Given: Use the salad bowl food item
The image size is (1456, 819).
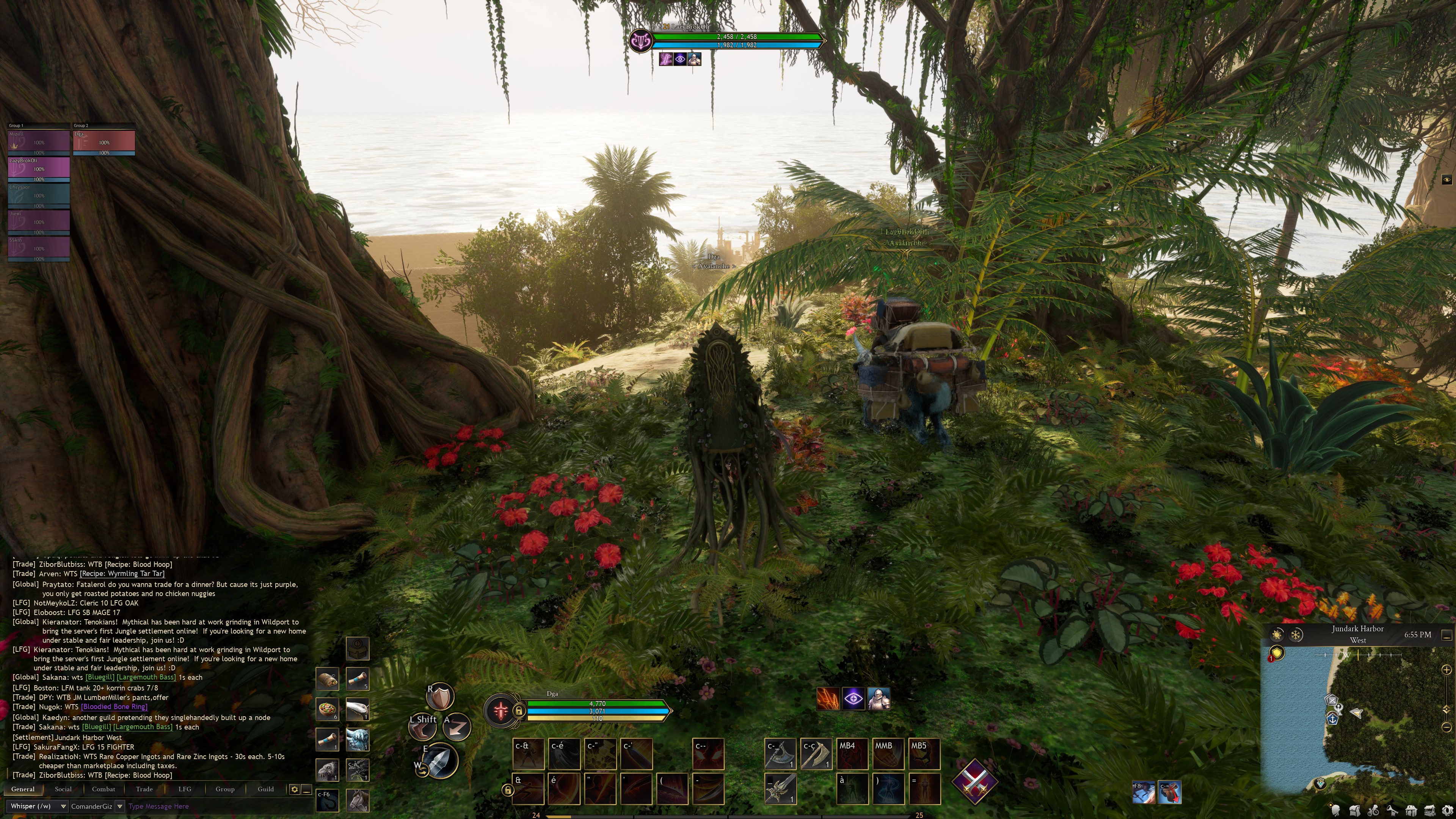Looking at the screenshot, I should pos(327,709).
